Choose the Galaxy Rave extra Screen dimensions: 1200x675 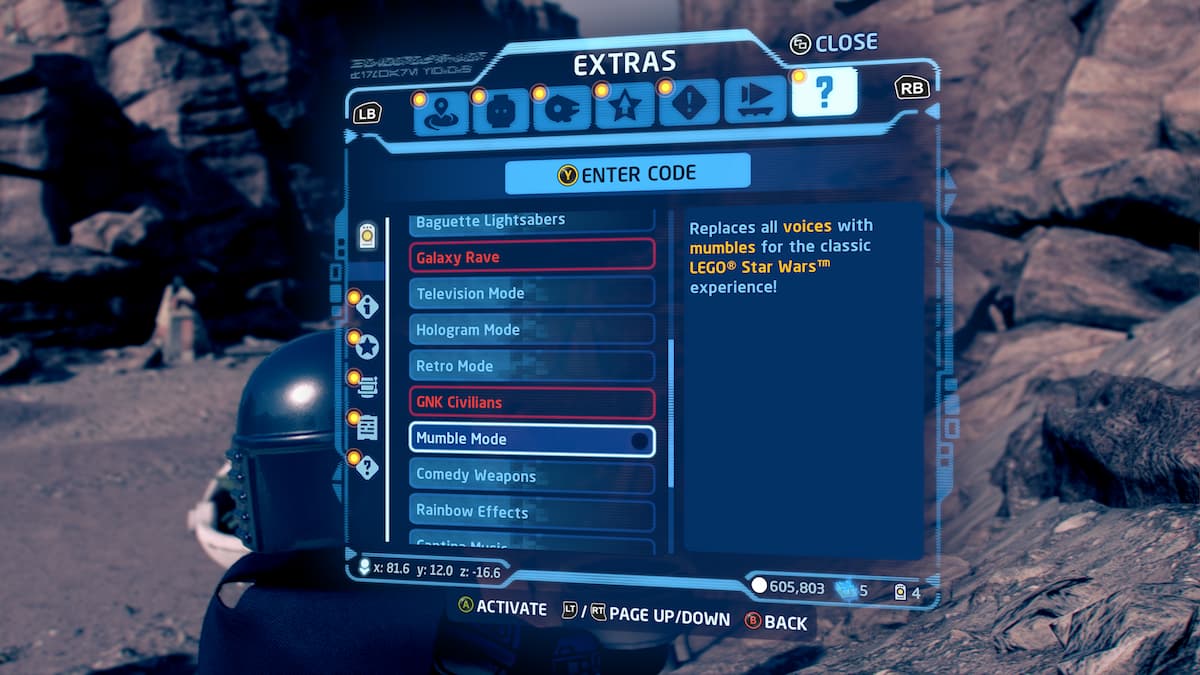[x=531, y=257]
